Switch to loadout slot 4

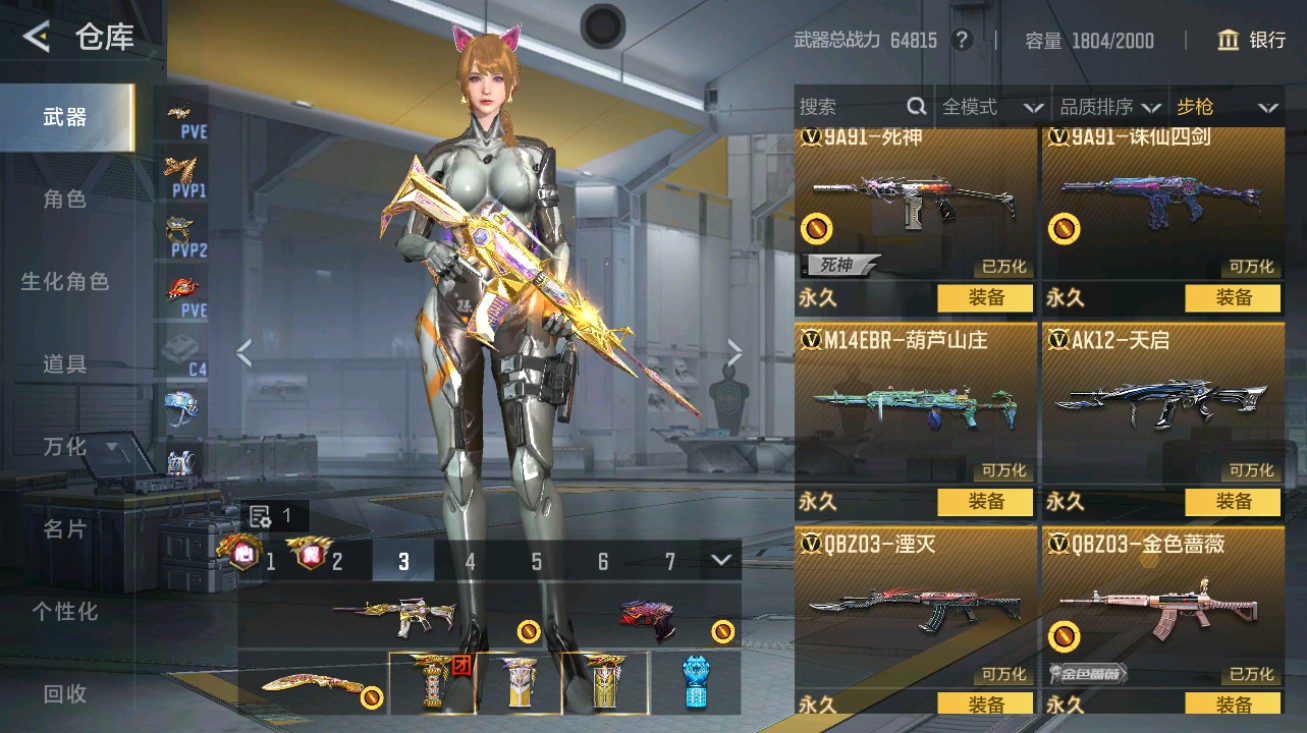[x=470, y=561]
